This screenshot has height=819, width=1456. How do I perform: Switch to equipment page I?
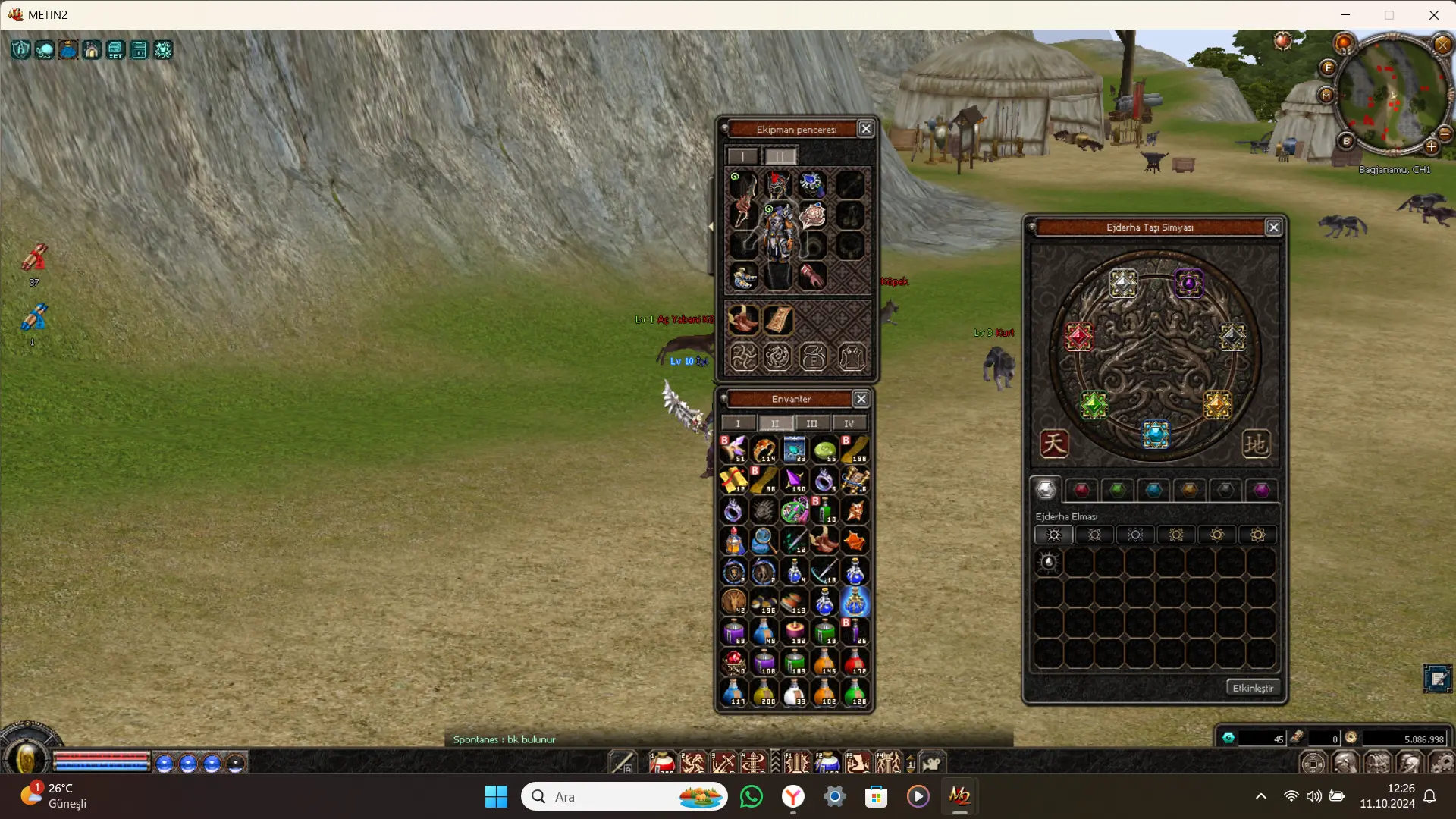pyautogui.click(x=742, y=156)
